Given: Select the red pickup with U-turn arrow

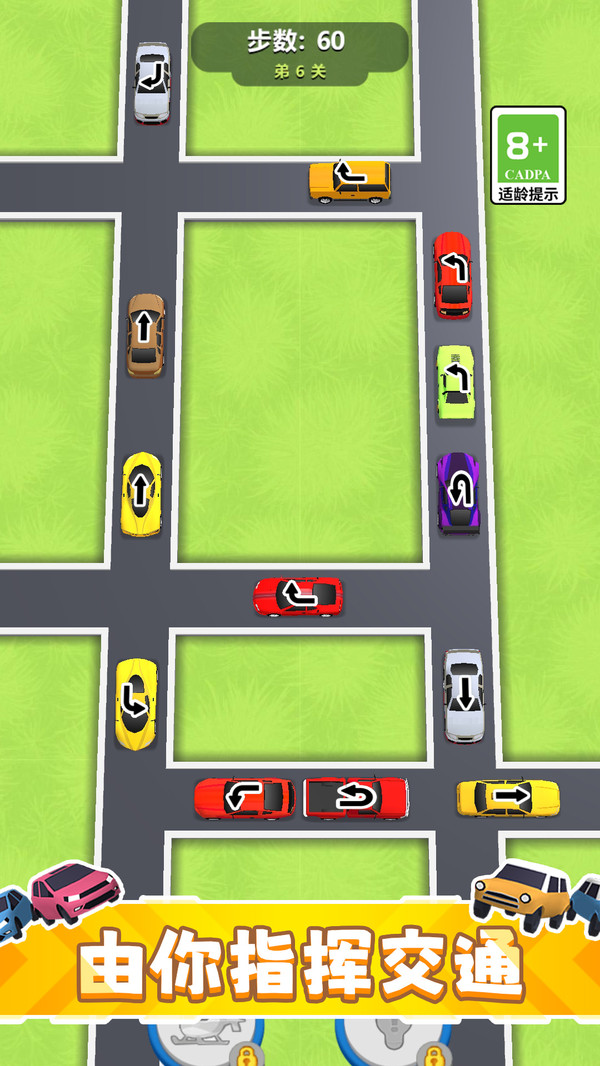Looking at the screenshot, I should click(356, 797).
